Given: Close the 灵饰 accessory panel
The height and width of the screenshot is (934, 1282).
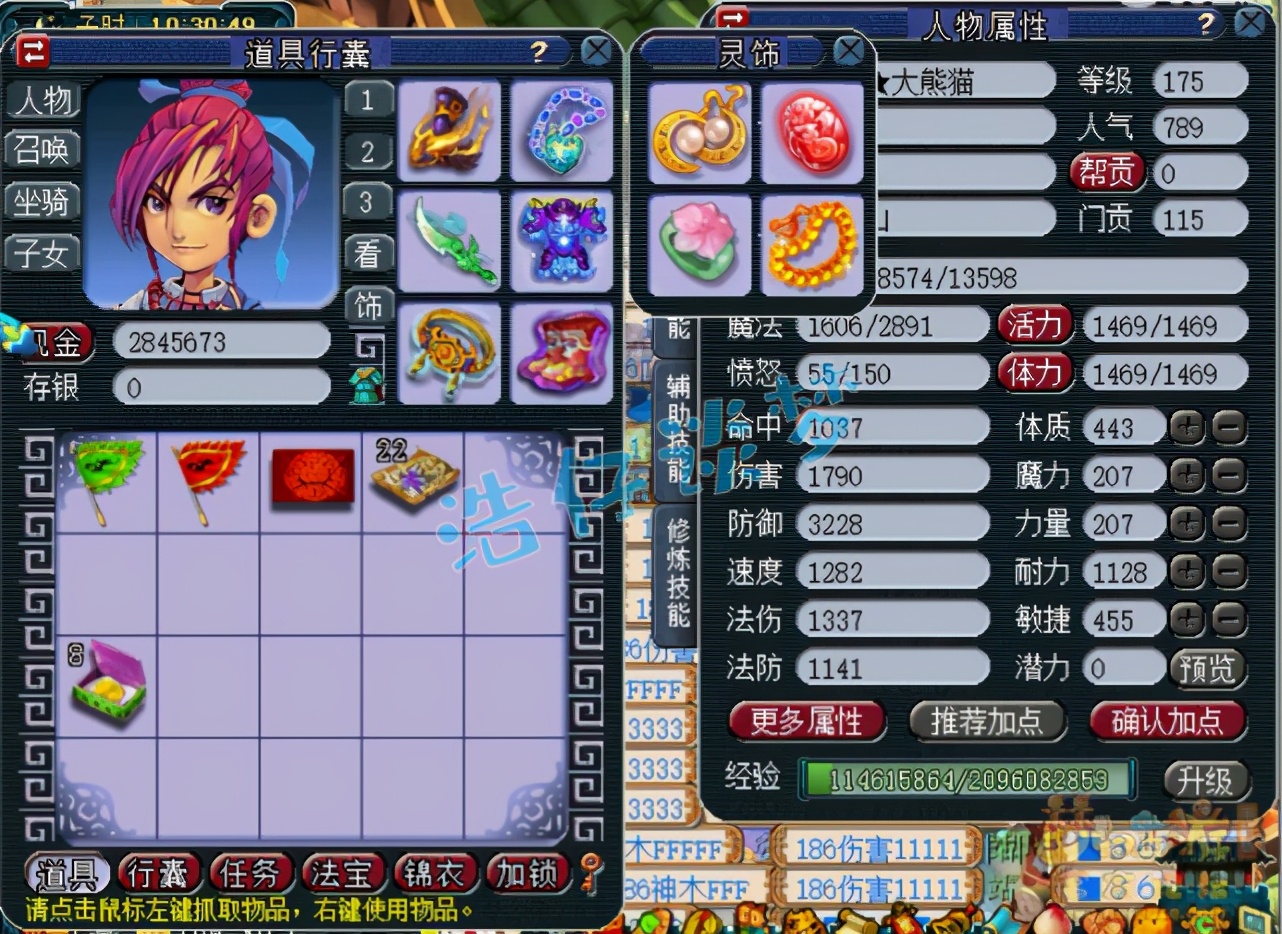Looking at the screenshot, I should tap(849, 50).
